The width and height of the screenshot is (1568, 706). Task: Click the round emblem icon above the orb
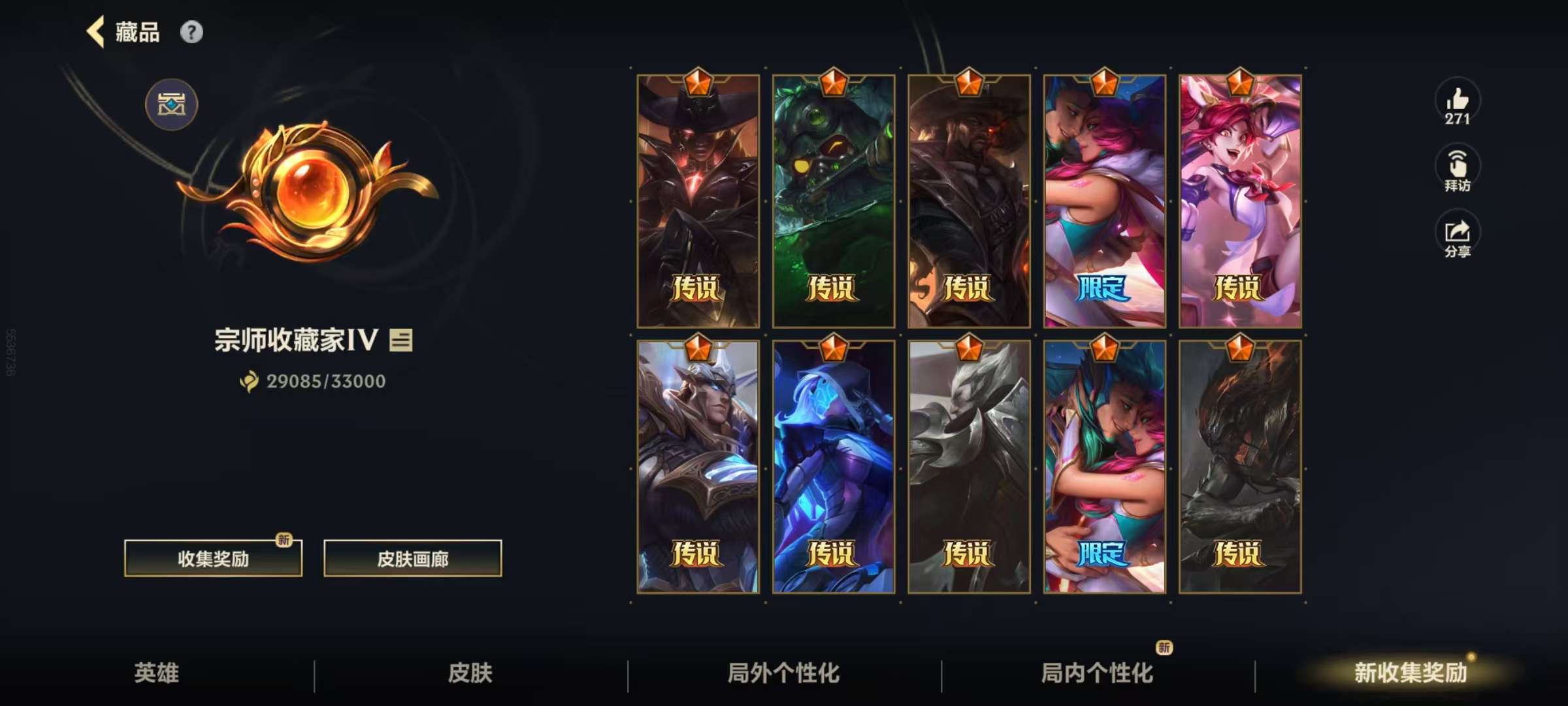(x=171, y=105)
